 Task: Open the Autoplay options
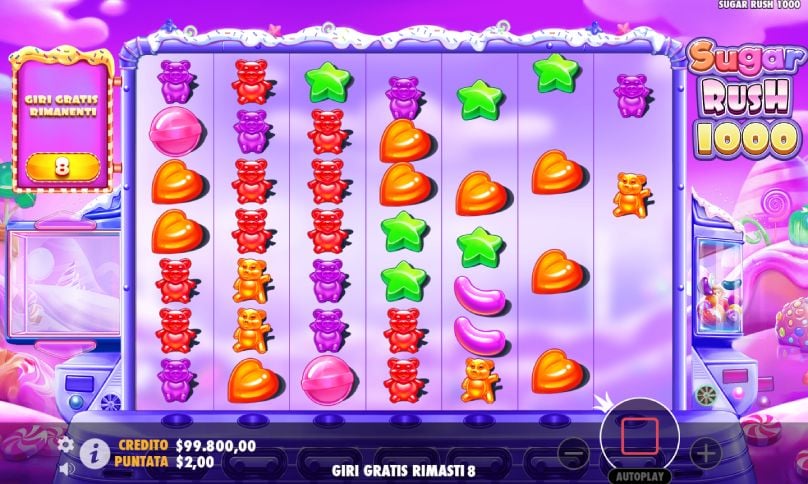(x=638, y=474)
